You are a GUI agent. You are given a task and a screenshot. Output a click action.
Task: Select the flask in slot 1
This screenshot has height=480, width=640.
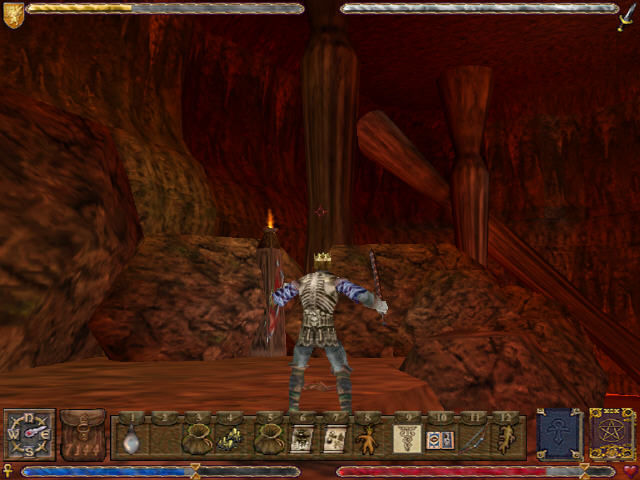[131, 439]
